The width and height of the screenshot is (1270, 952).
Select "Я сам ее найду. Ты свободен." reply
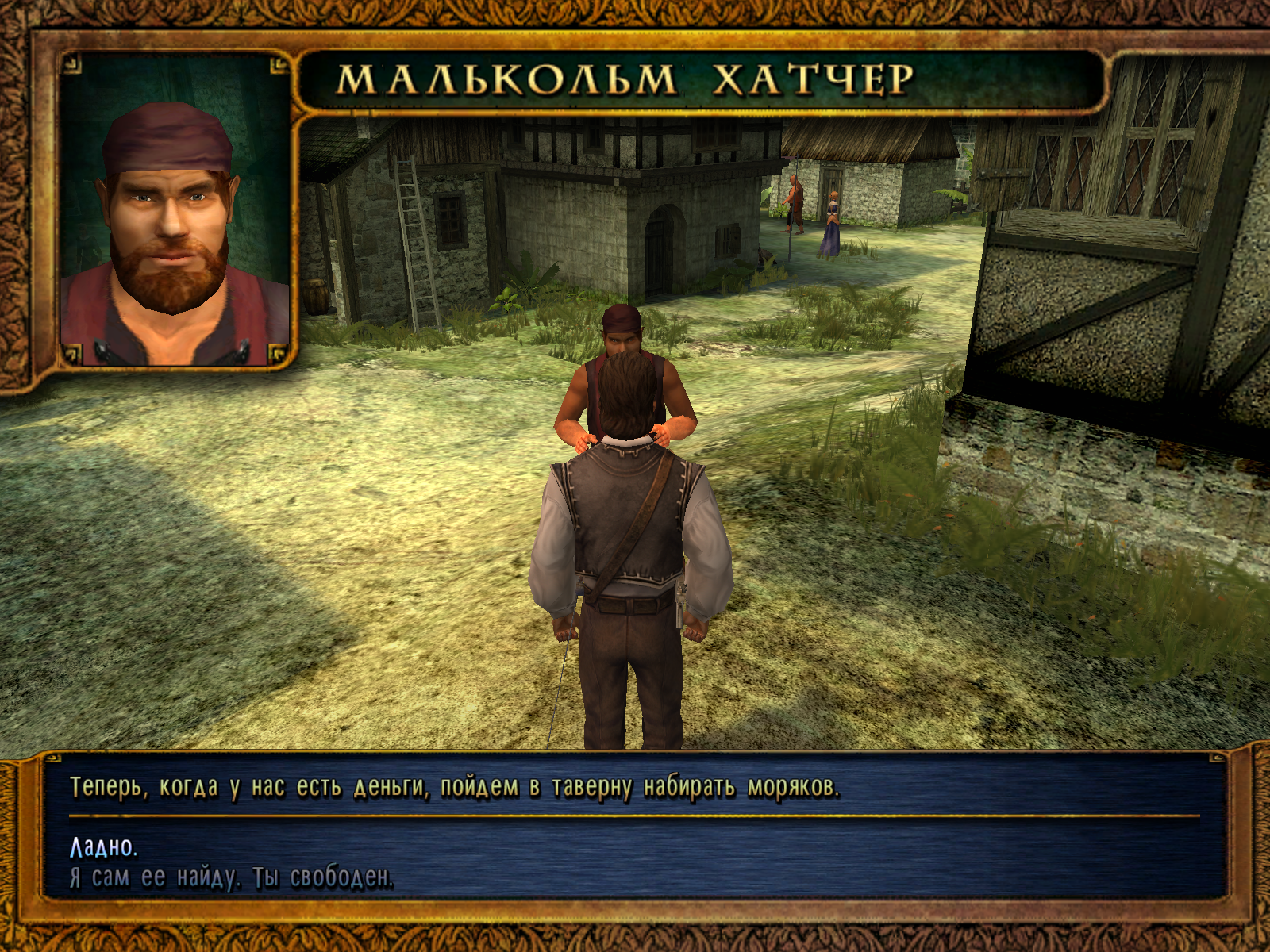click(x=231, y=877)
